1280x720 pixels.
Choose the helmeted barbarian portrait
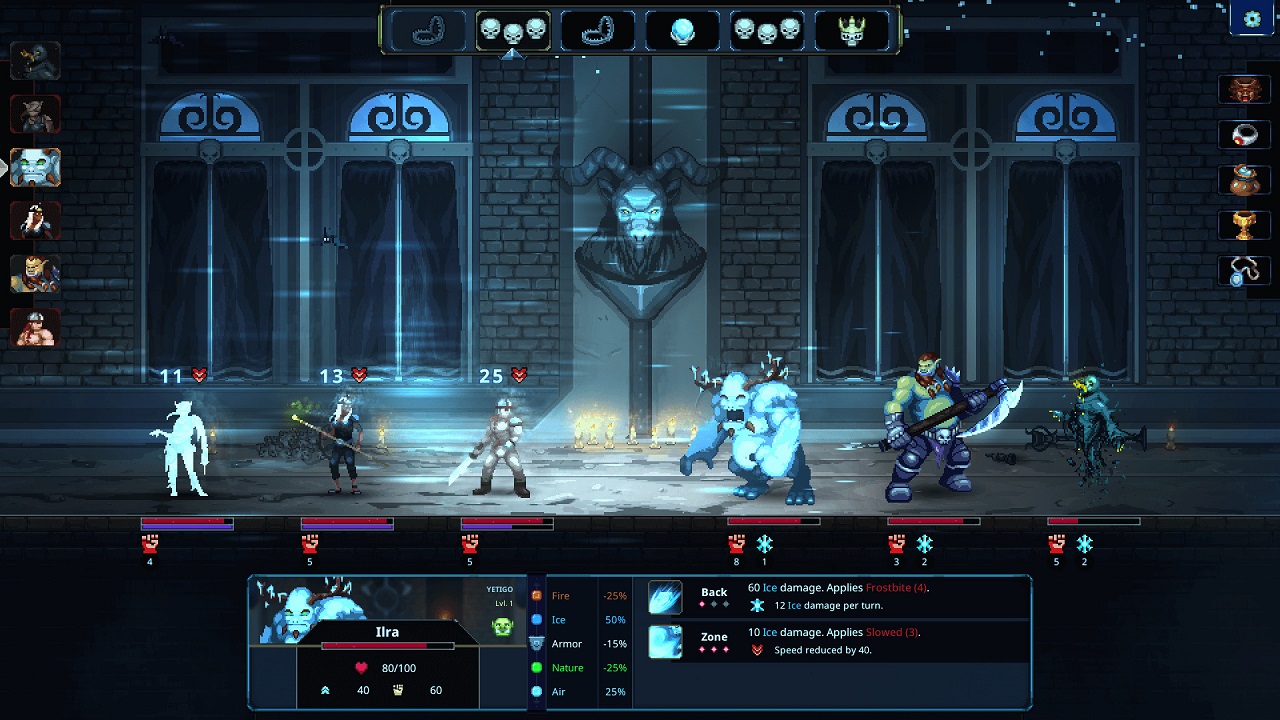(35, 327)
